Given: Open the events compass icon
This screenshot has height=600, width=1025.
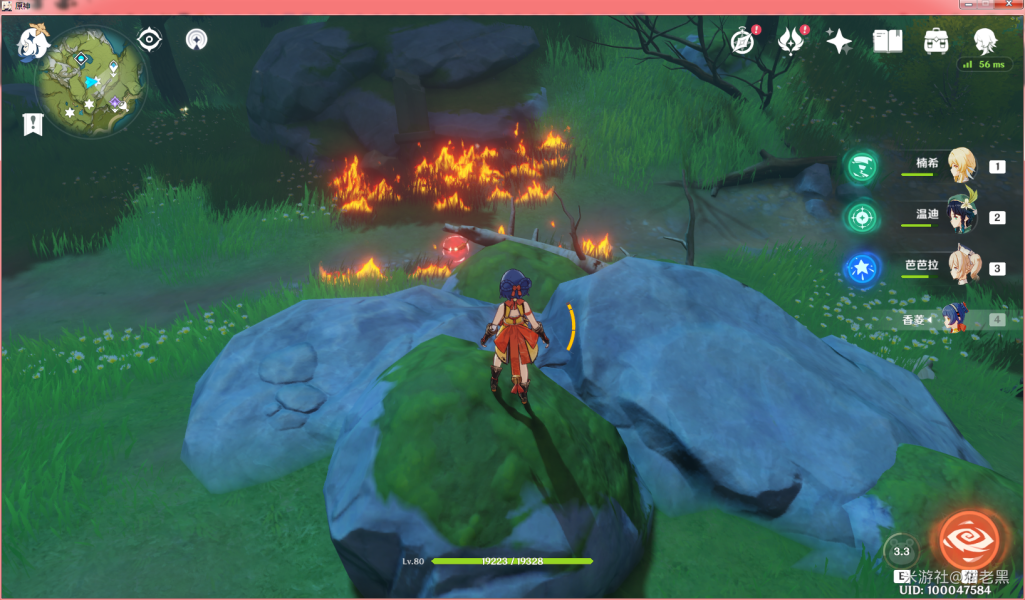Looking at the screenshot, I should coord(741,41).
